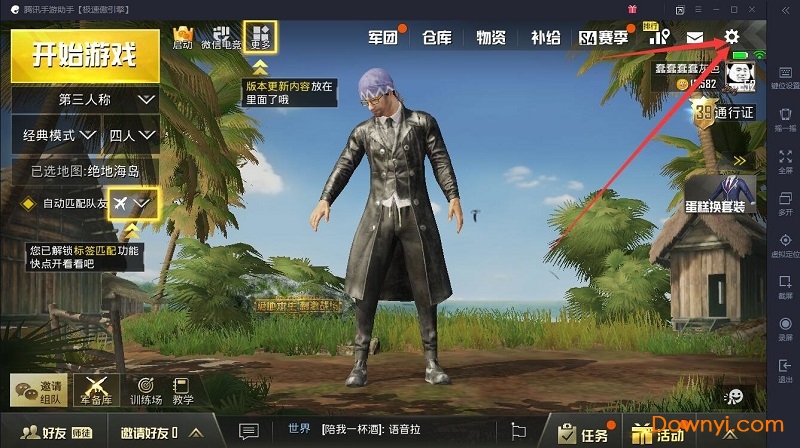Open the 任务 missions panel
The image size is (800, 448).
tap(584, 434)
